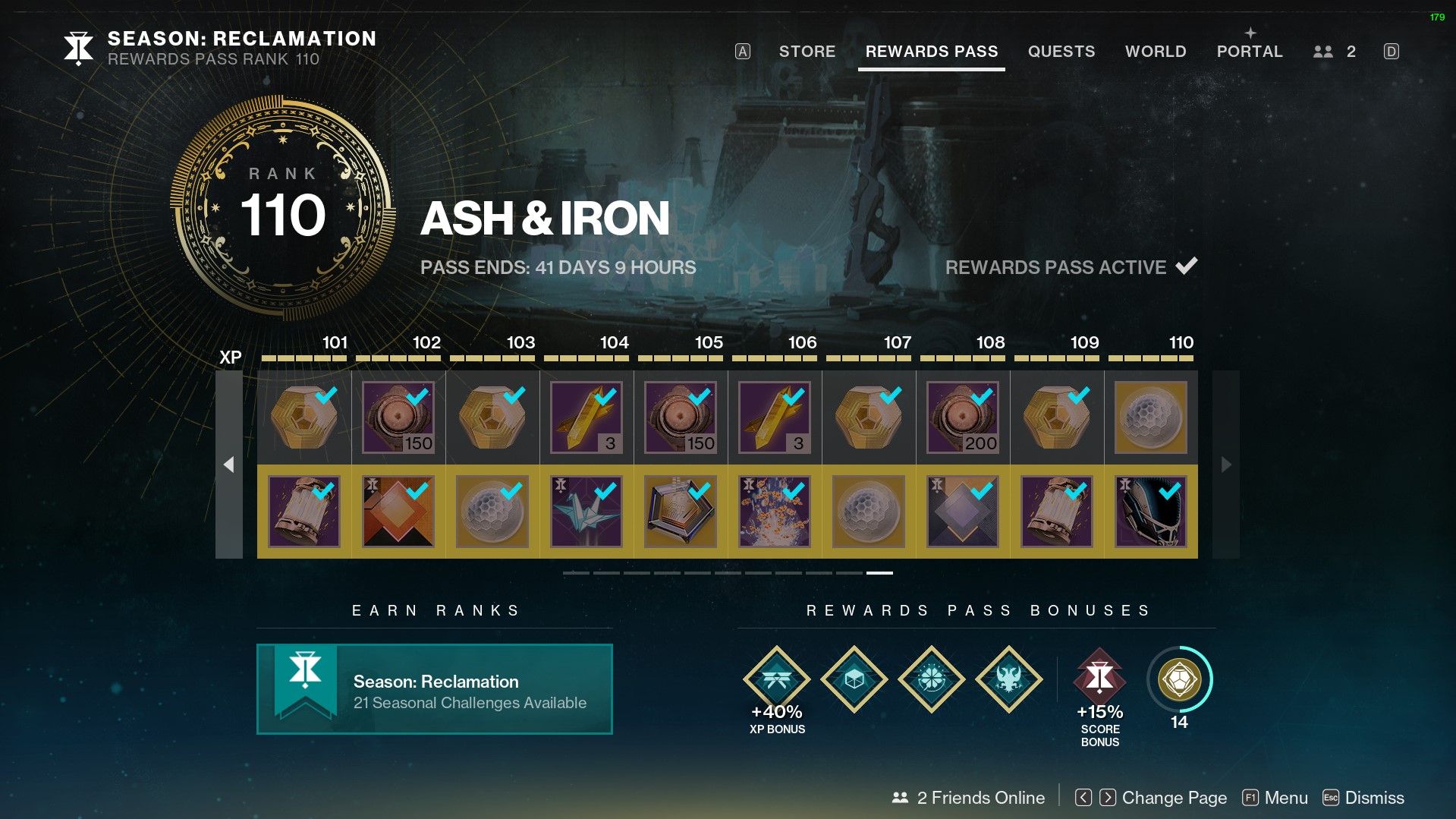Select the Rewards Pass tab

(x=931, y=52)
